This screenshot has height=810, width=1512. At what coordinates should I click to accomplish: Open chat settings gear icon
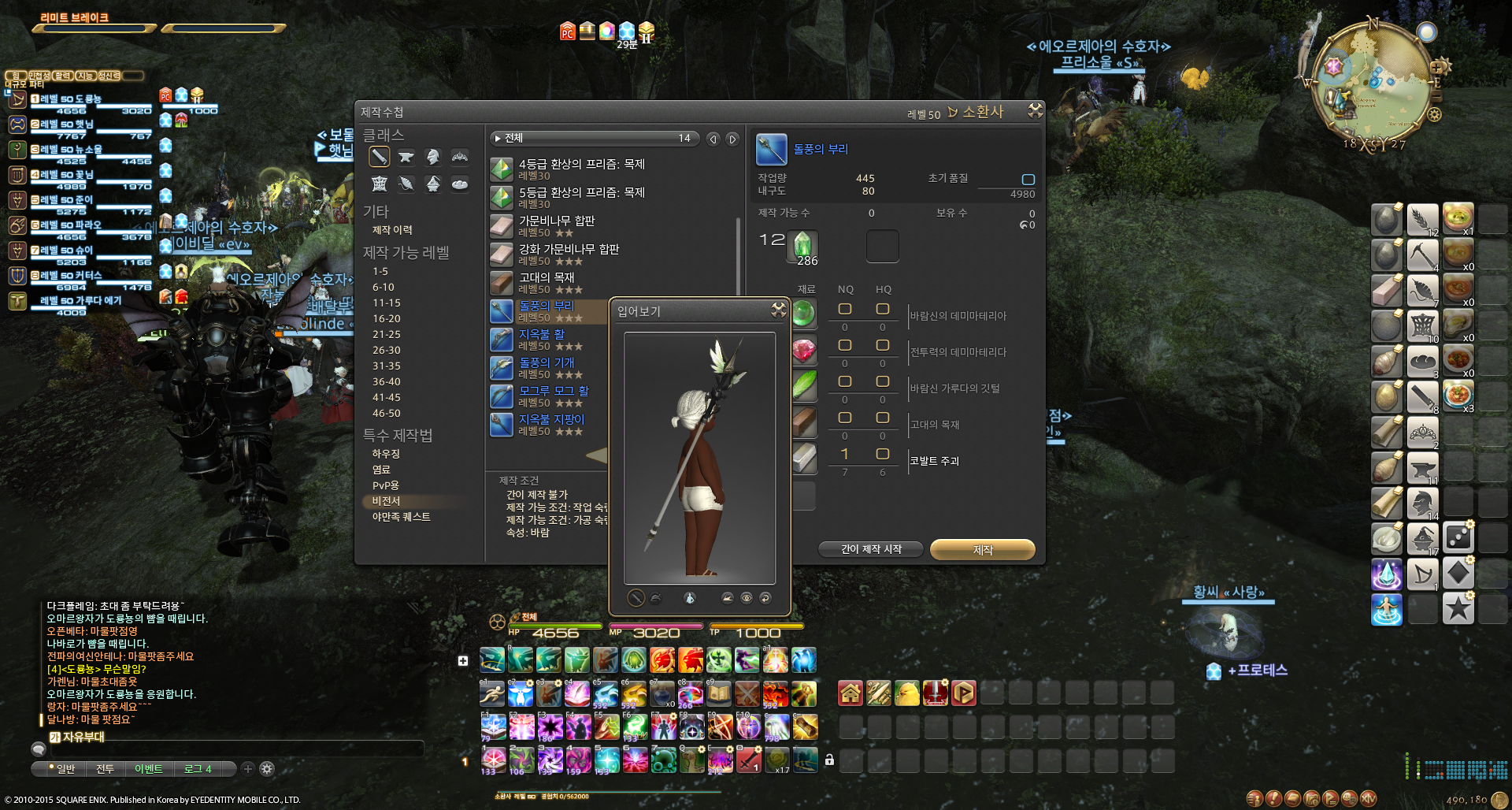point(267,769)
